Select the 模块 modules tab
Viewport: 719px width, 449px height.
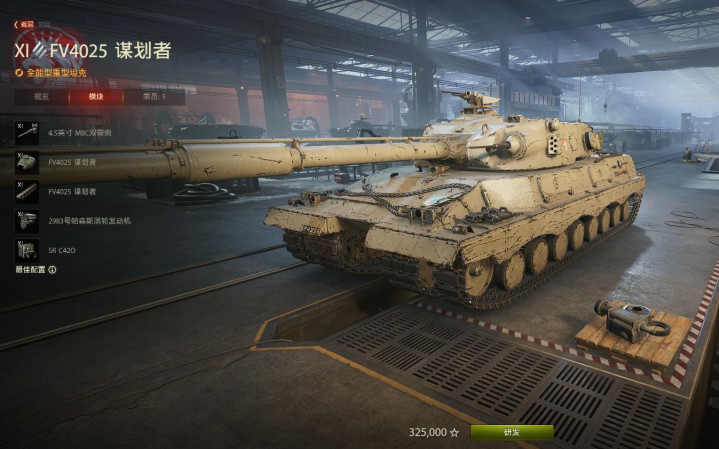click(97, 97)
